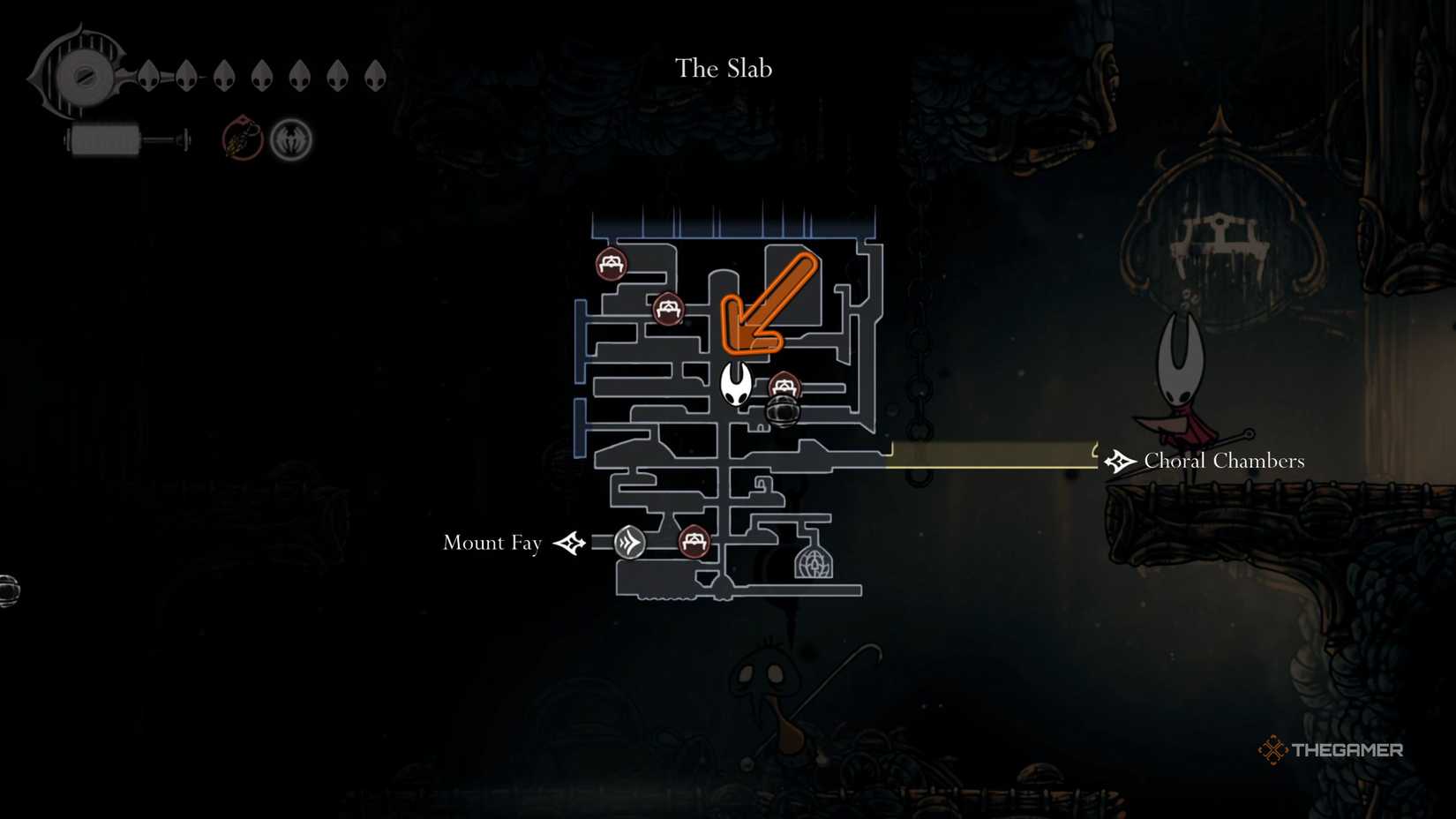Click Hornet's white position marker on map
The height and width of the screenshot is (819, 1456).
[x=735, y=384]
